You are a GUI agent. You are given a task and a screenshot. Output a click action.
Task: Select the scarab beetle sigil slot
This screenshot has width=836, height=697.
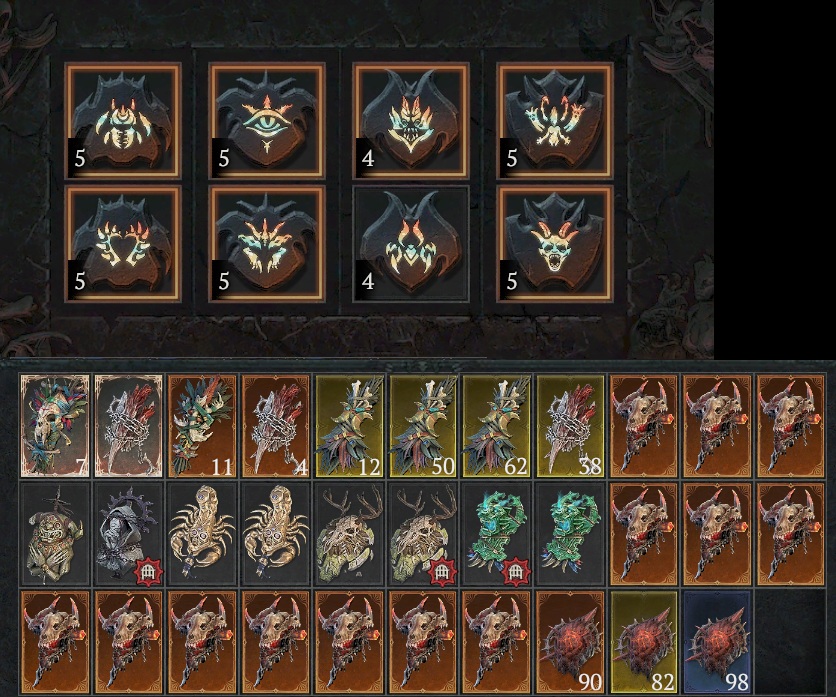click(x=123, y=120)
